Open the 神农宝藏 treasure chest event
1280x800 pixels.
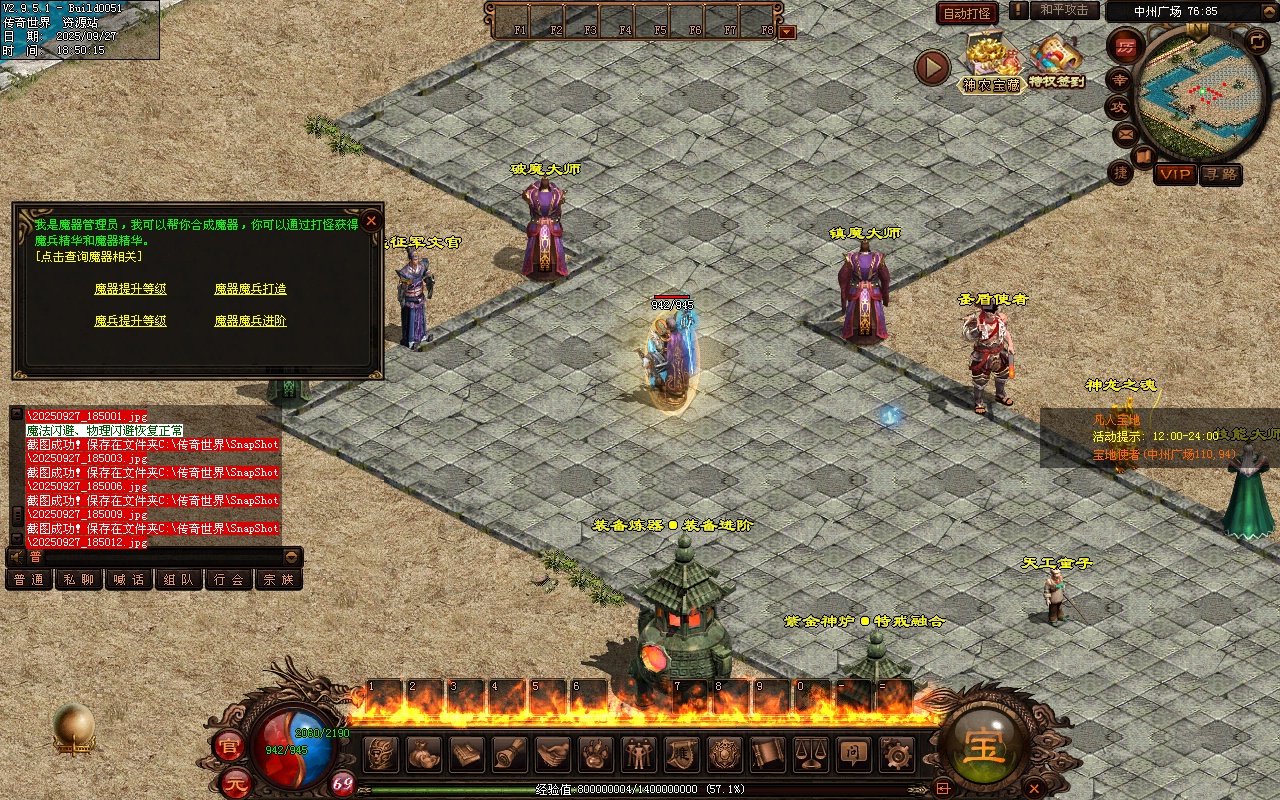pyautogui.click(x=990, y=62)
